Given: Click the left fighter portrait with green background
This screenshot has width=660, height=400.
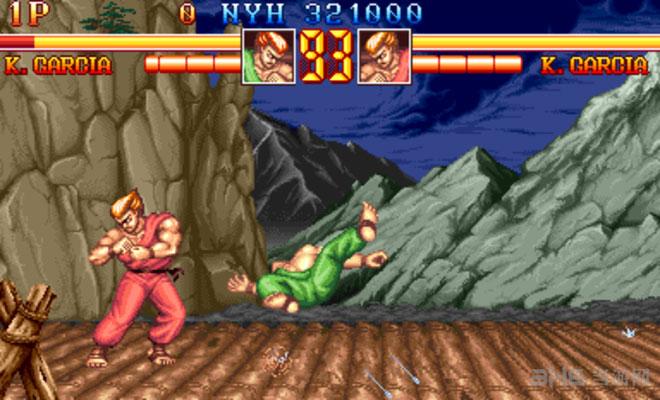Looking at the screenshot, I should [x=269, y=56].
